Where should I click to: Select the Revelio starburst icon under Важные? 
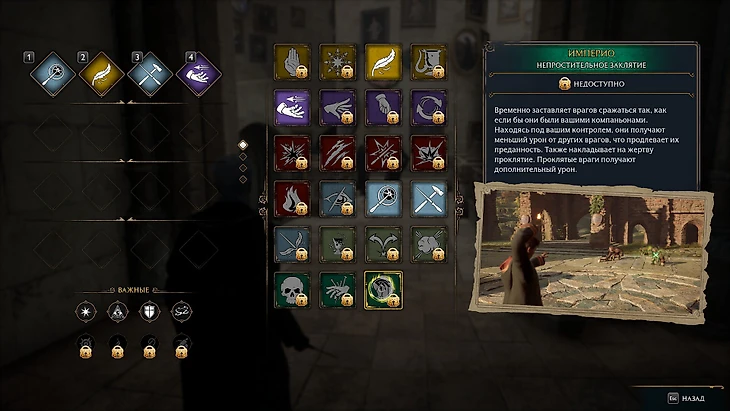85,312
